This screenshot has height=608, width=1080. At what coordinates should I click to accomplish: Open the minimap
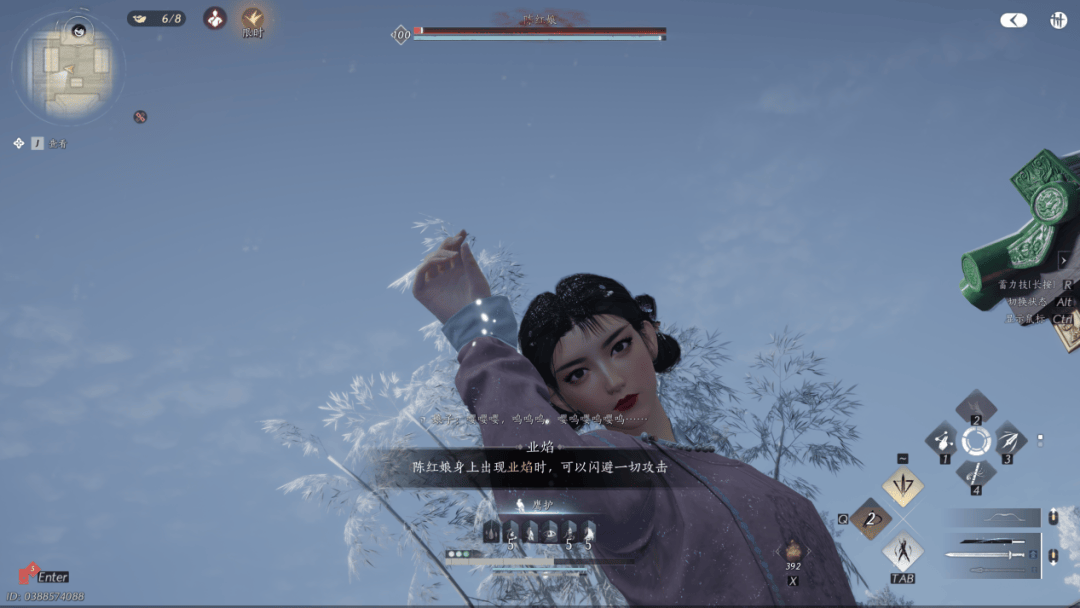(x=70, y=66)
